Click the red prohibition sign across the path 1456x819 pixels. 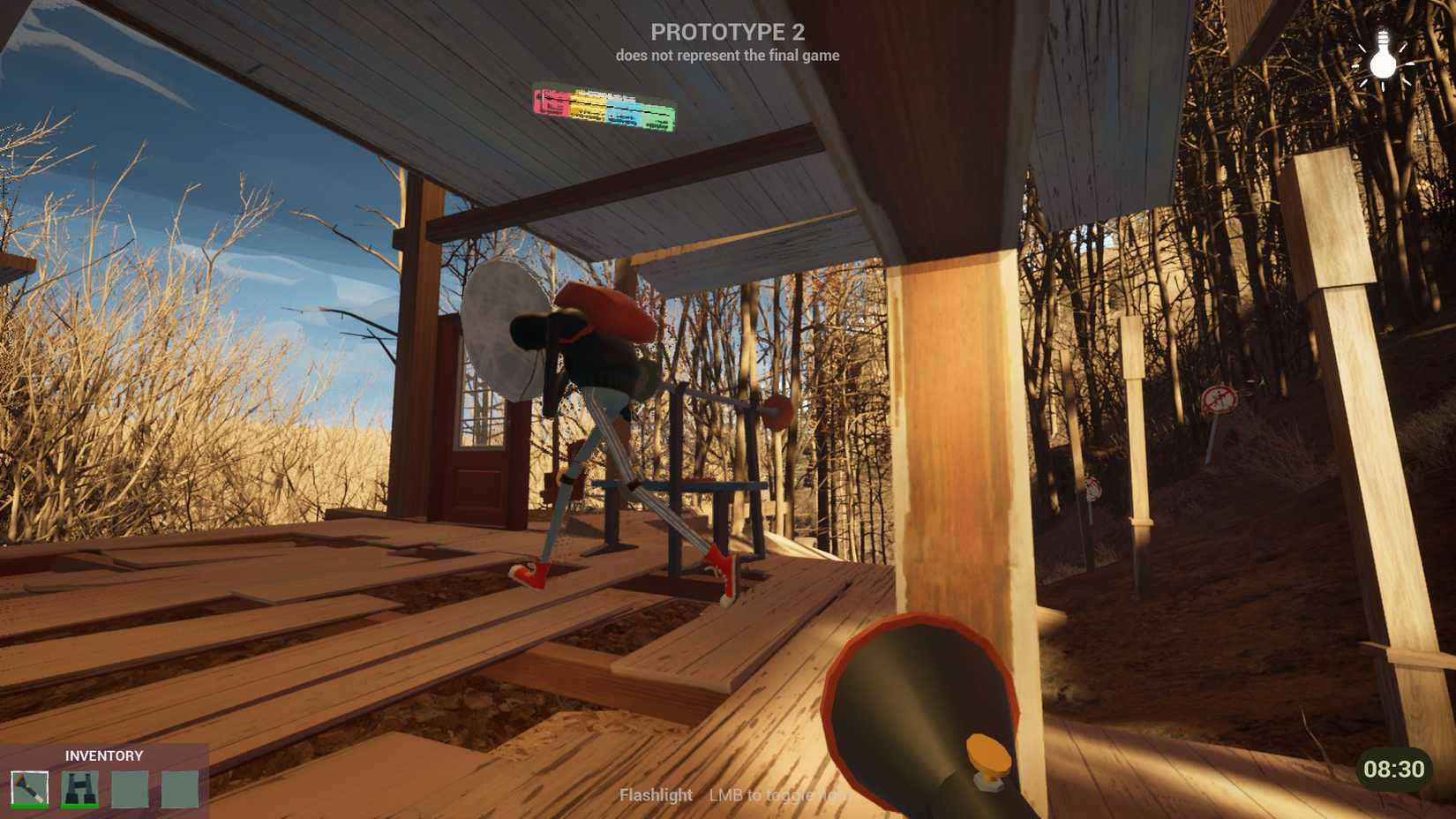1219,400
